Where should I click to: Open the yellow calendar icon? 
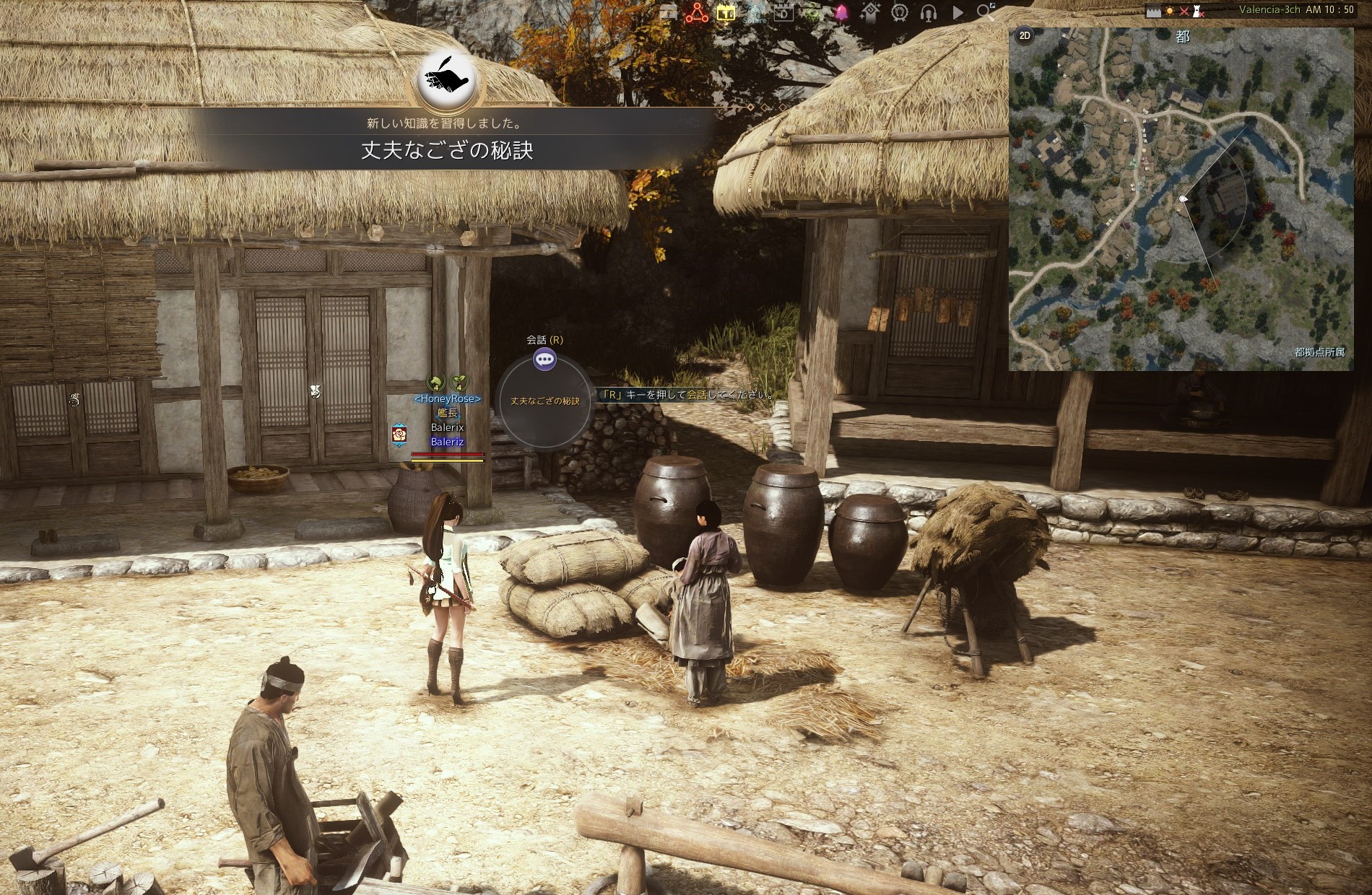tap(726, 12)
